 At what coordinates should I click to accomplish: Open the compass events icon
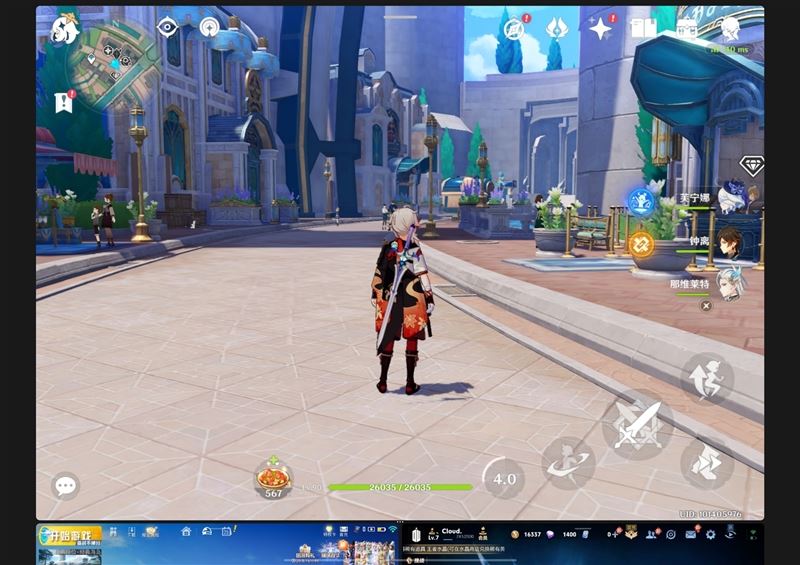[516, 29]
